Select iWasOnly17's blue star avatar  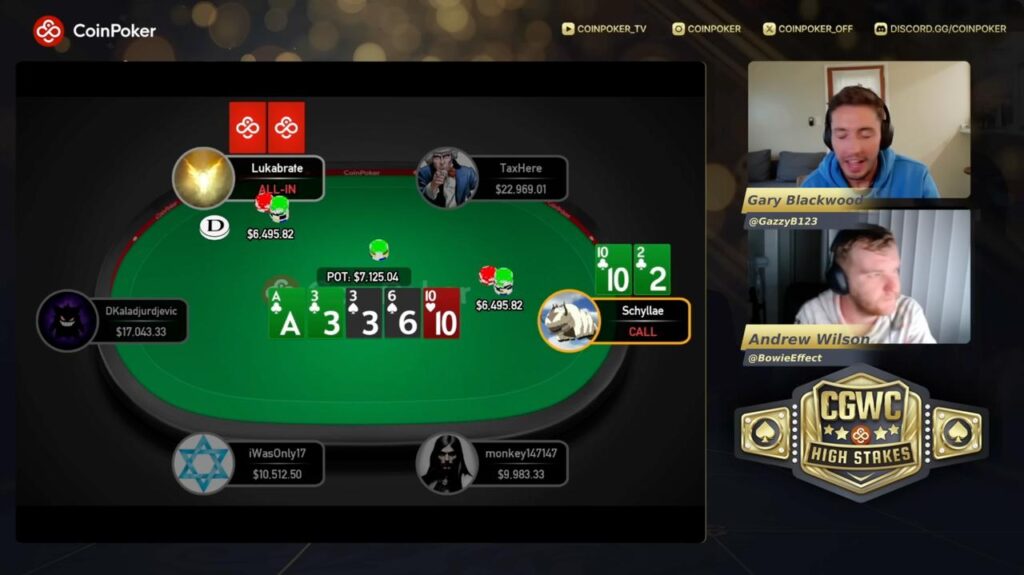point(203,464)
